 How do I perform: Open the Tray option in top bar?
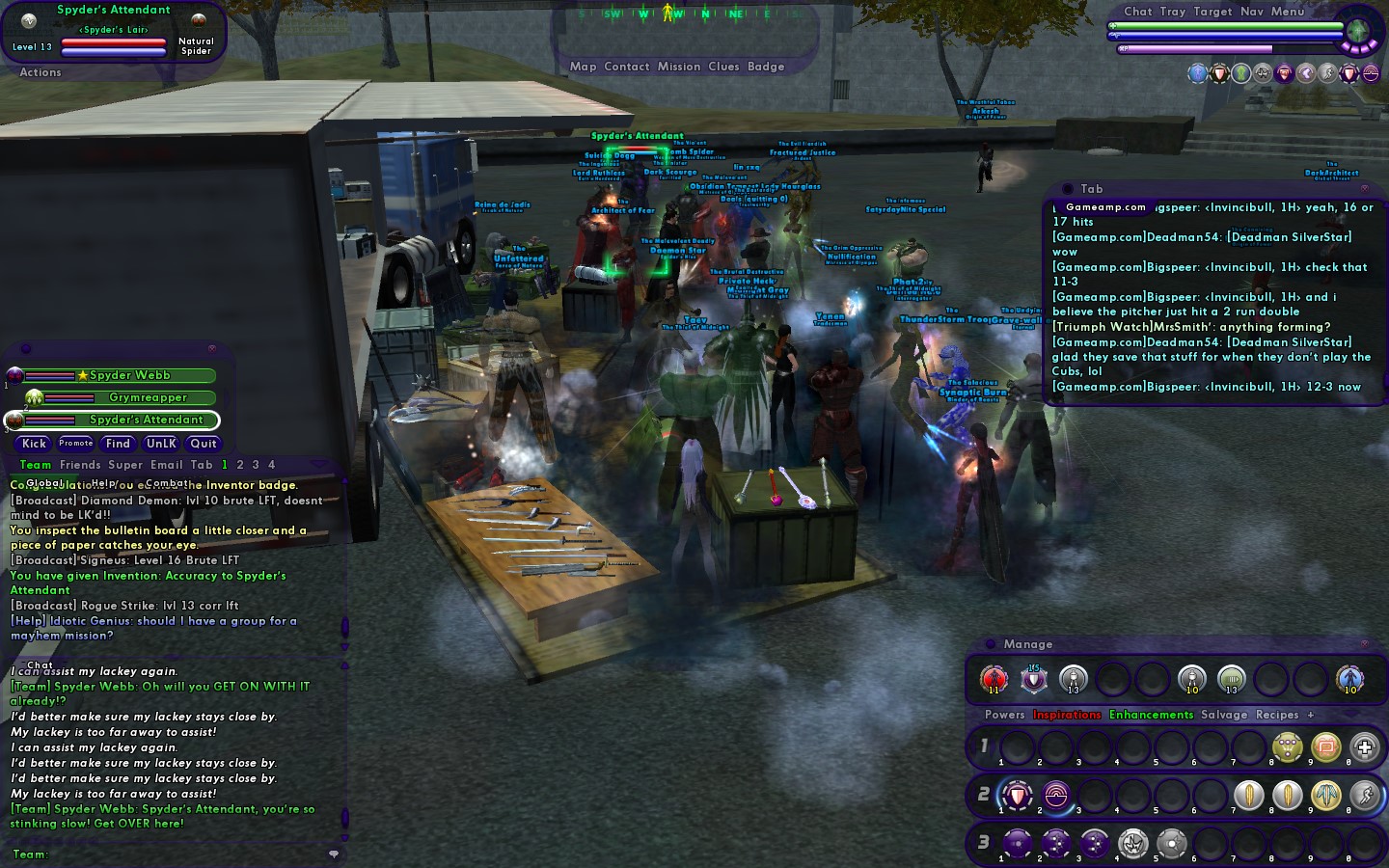(x=1173, y=12)
